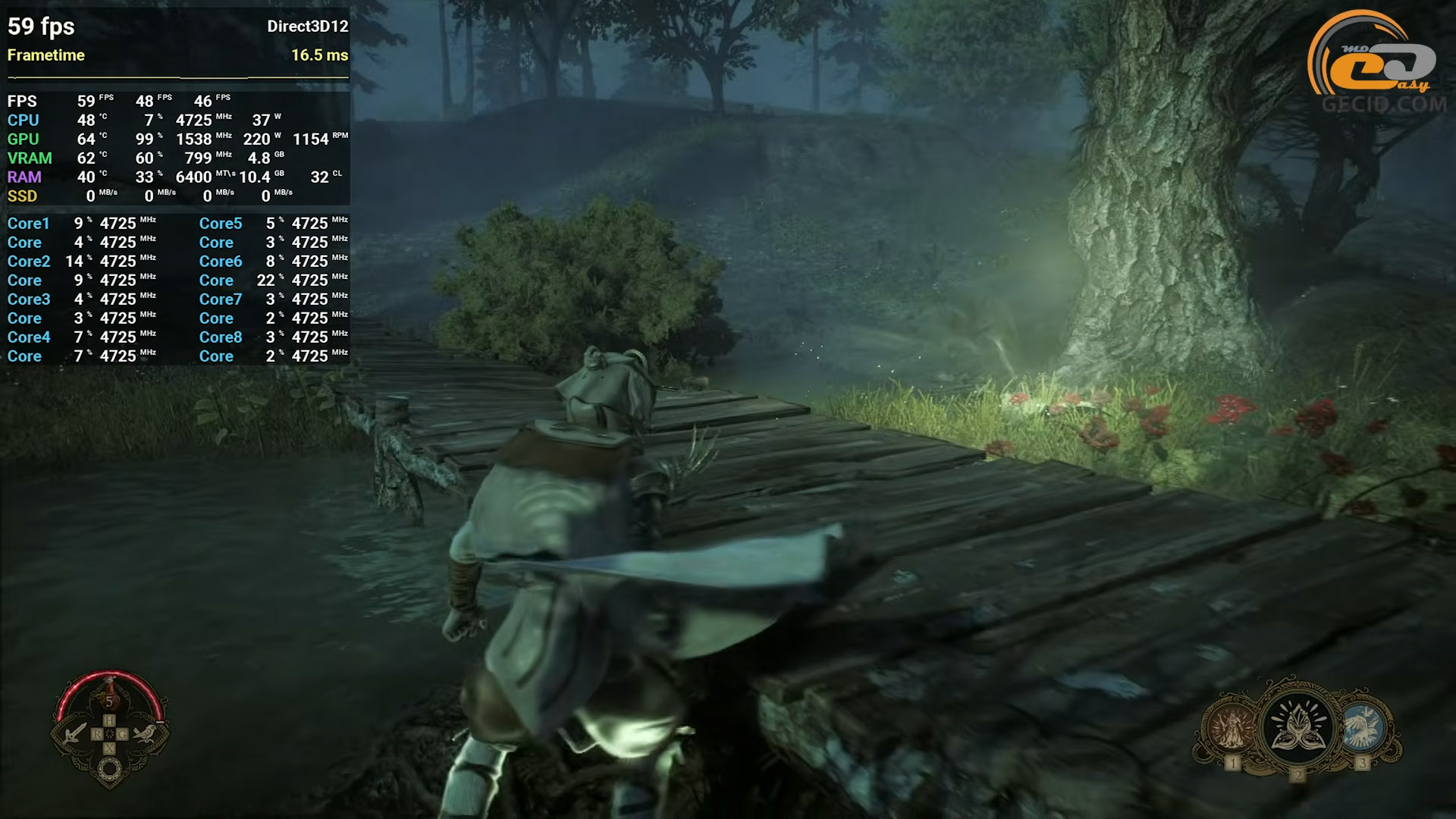Image resolution: width=1456 pixels, height=819 pixels.
Task: Select the healing potion flask with count 5
Action: (109, 696)
